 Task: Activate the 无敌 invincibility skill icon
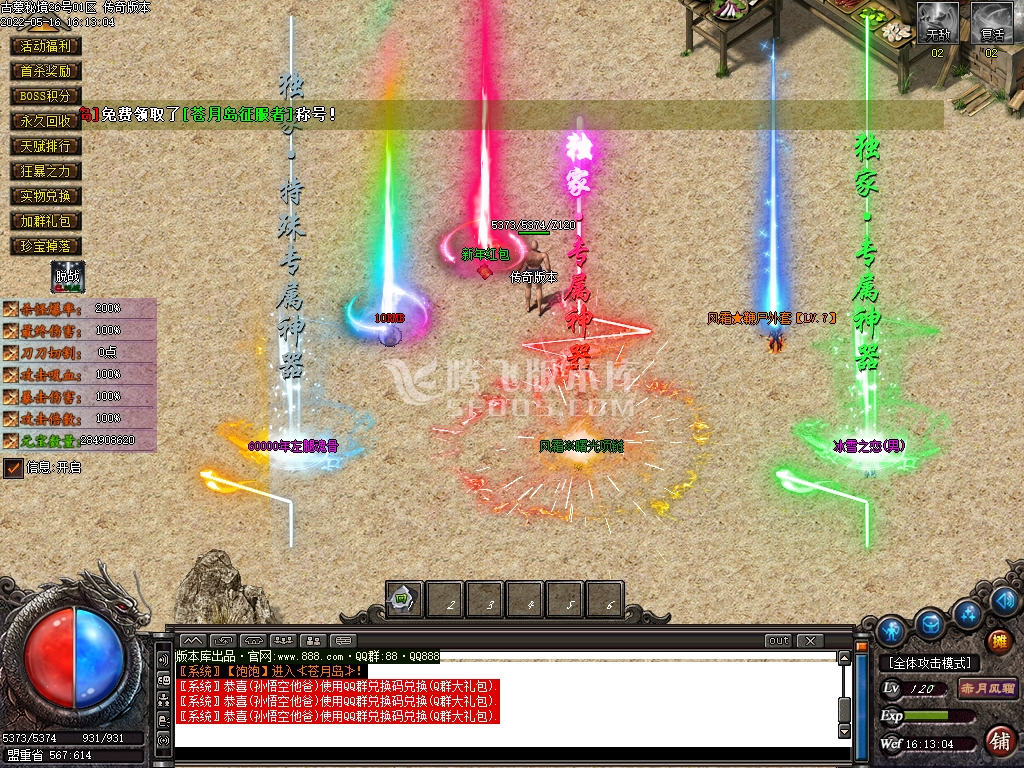(938, 22)
